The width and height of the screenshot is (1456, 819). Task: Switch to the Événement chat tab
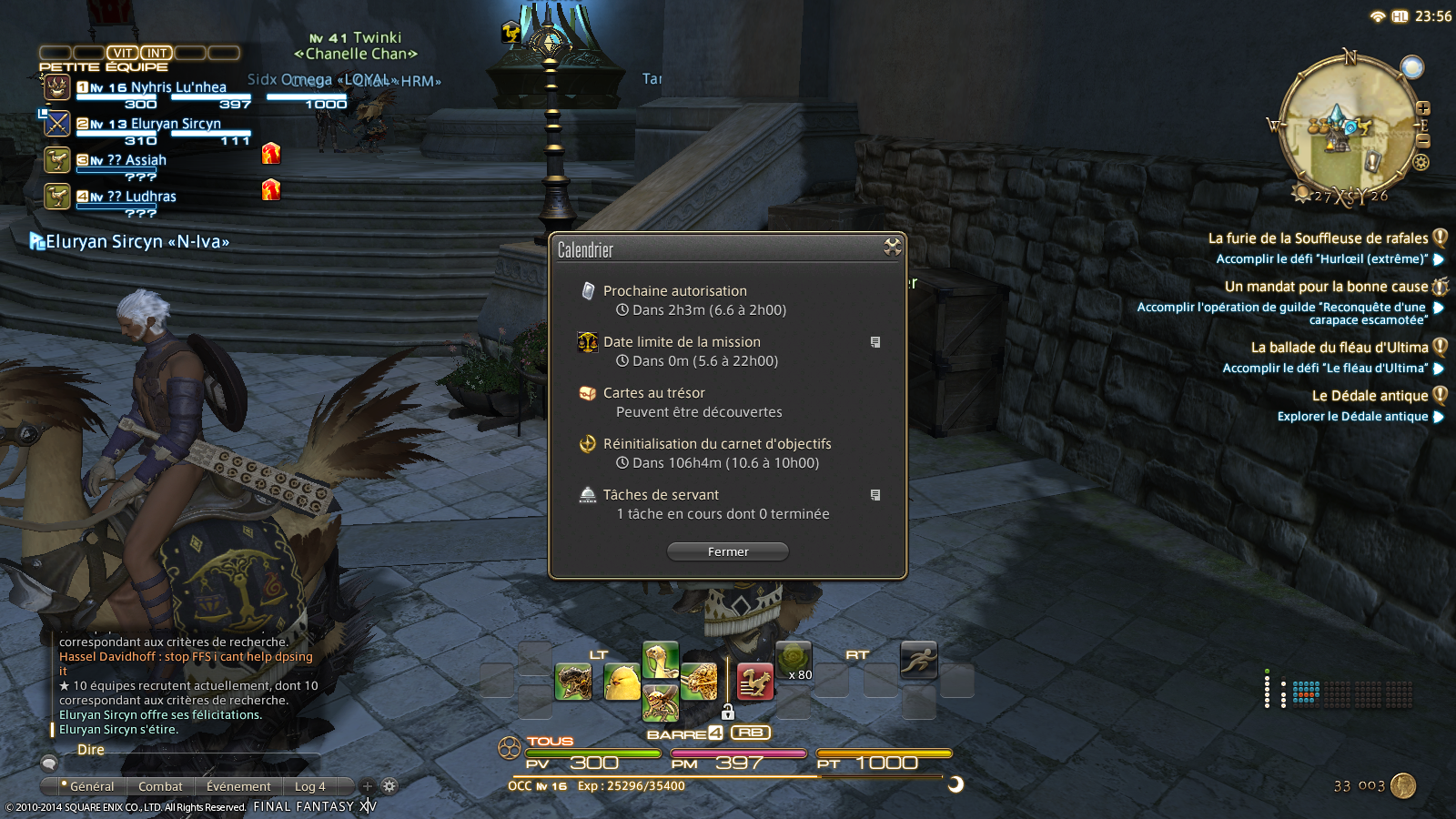click(238, 786)
